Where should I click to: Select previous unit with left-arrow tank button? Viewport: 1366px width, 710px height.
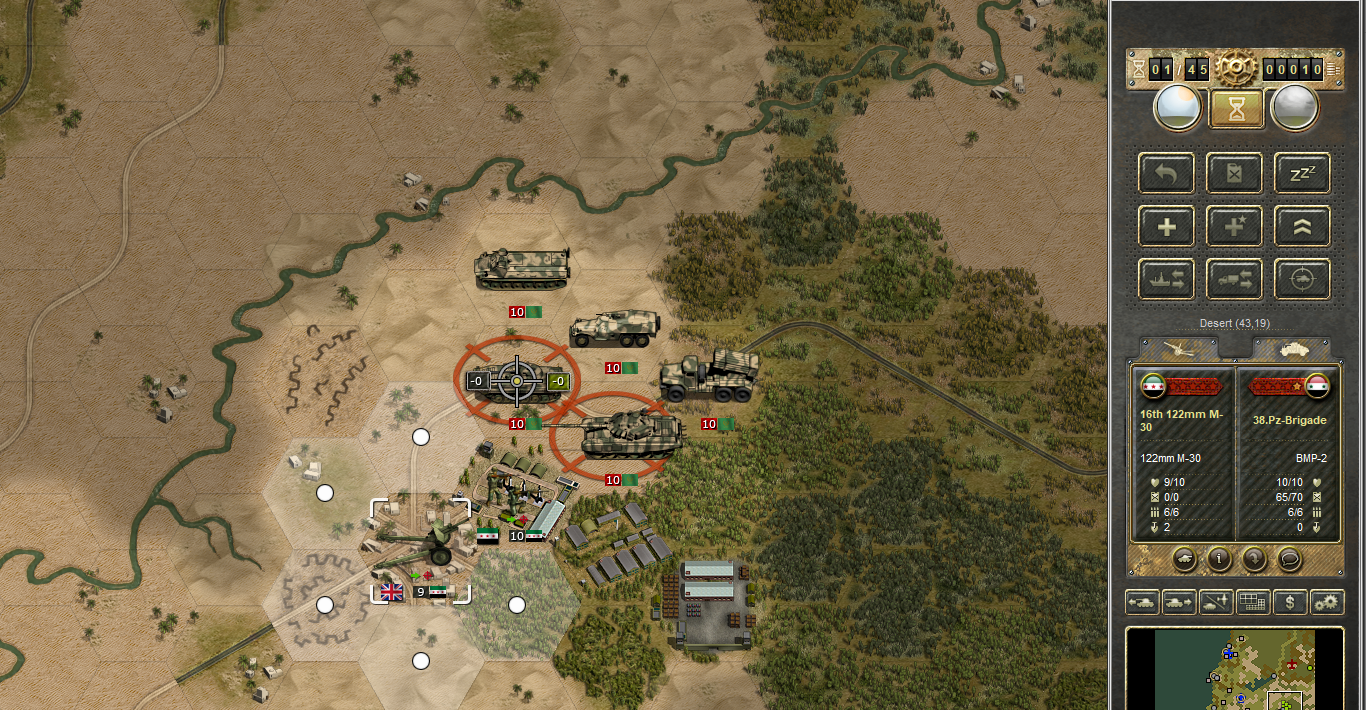point(1143,602)
